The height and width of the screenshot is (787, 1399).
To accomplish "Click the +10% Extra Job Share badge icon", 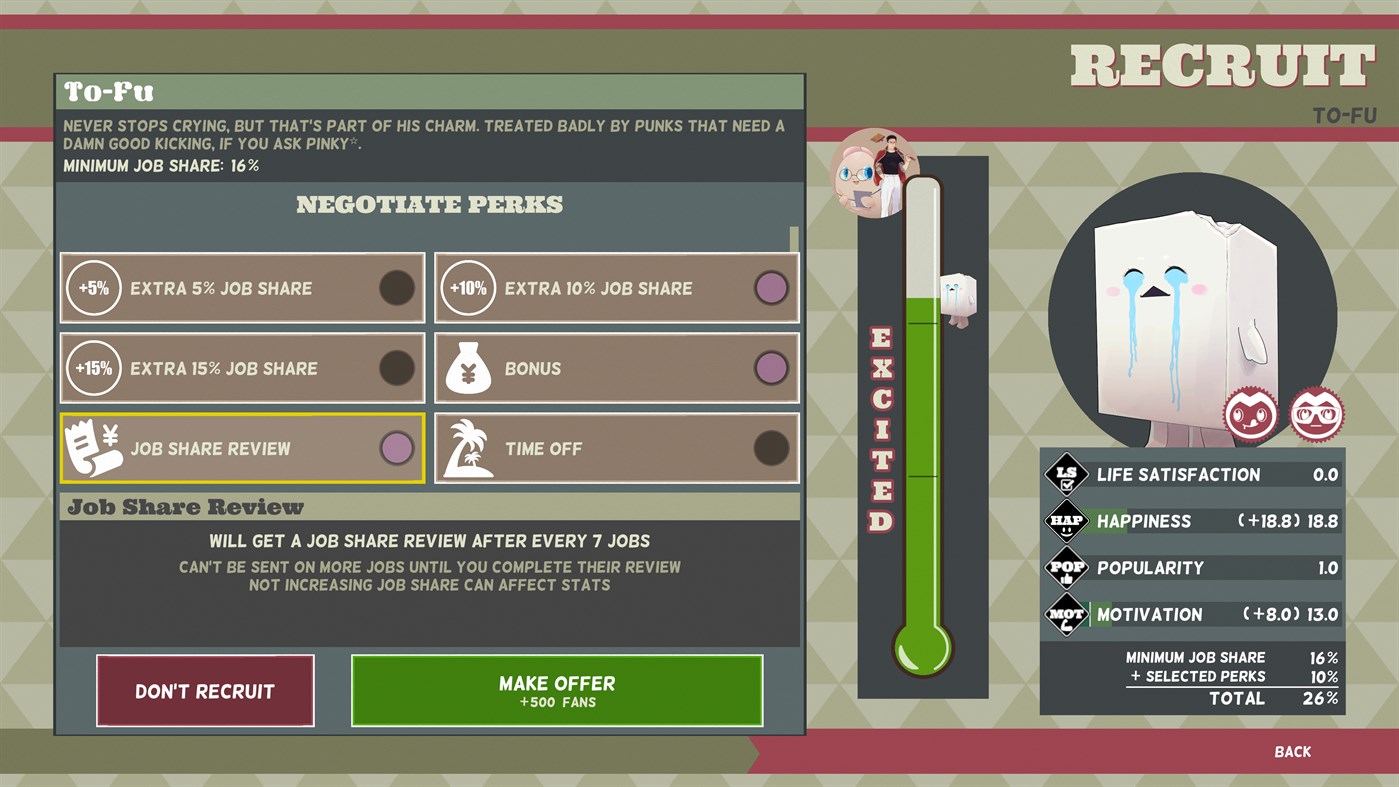I will click(x=468, y=287).
